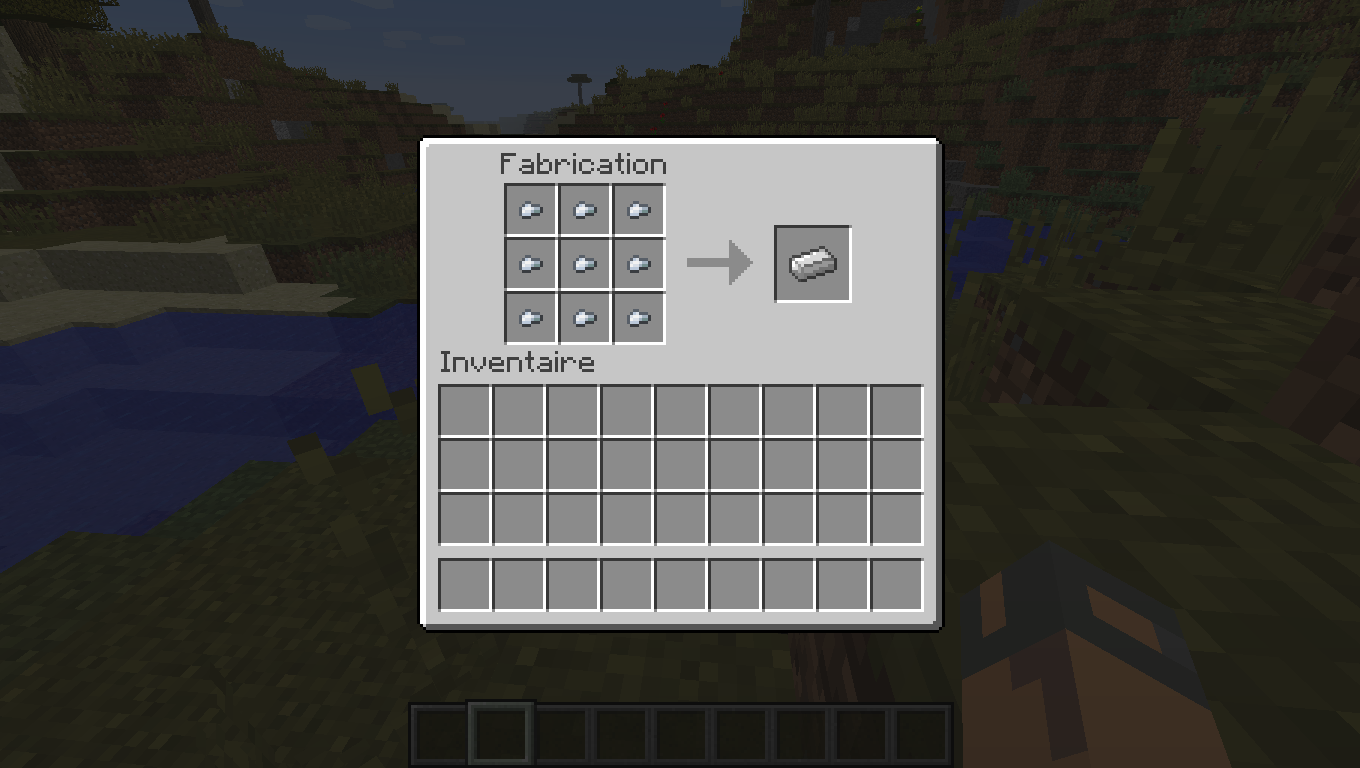Collect the iron ingot from the output slot
1360x768 pixels.
pyautogui.click(x=812, y=263)
